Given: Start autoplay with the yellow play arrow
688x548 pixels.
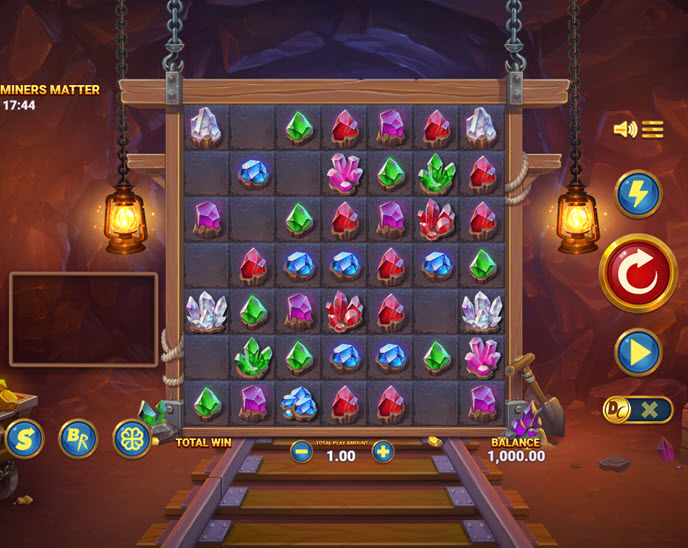Looking at the screenshot, I should pos(637,352).
